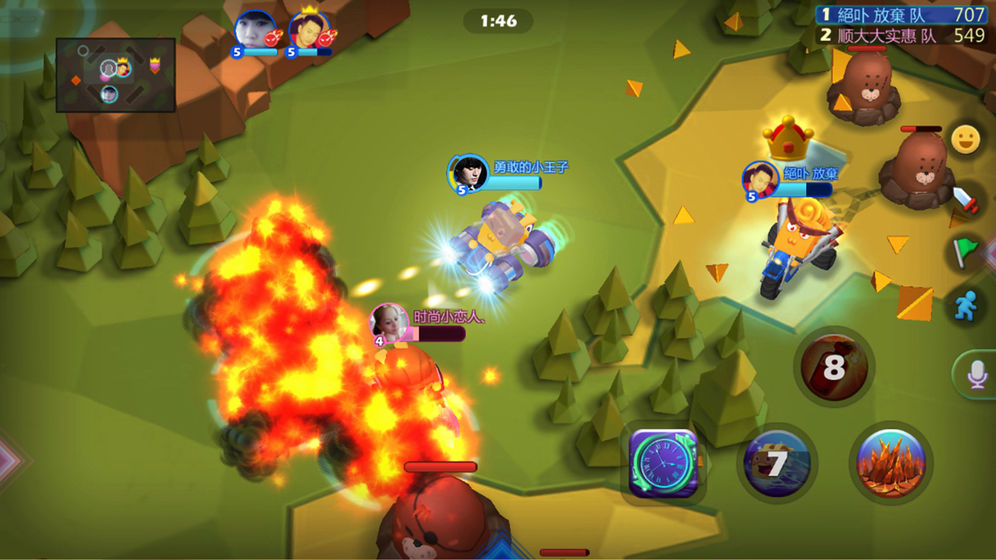
Task: Click the second-place team row scoring 549
Action: (x=902, y=35)
